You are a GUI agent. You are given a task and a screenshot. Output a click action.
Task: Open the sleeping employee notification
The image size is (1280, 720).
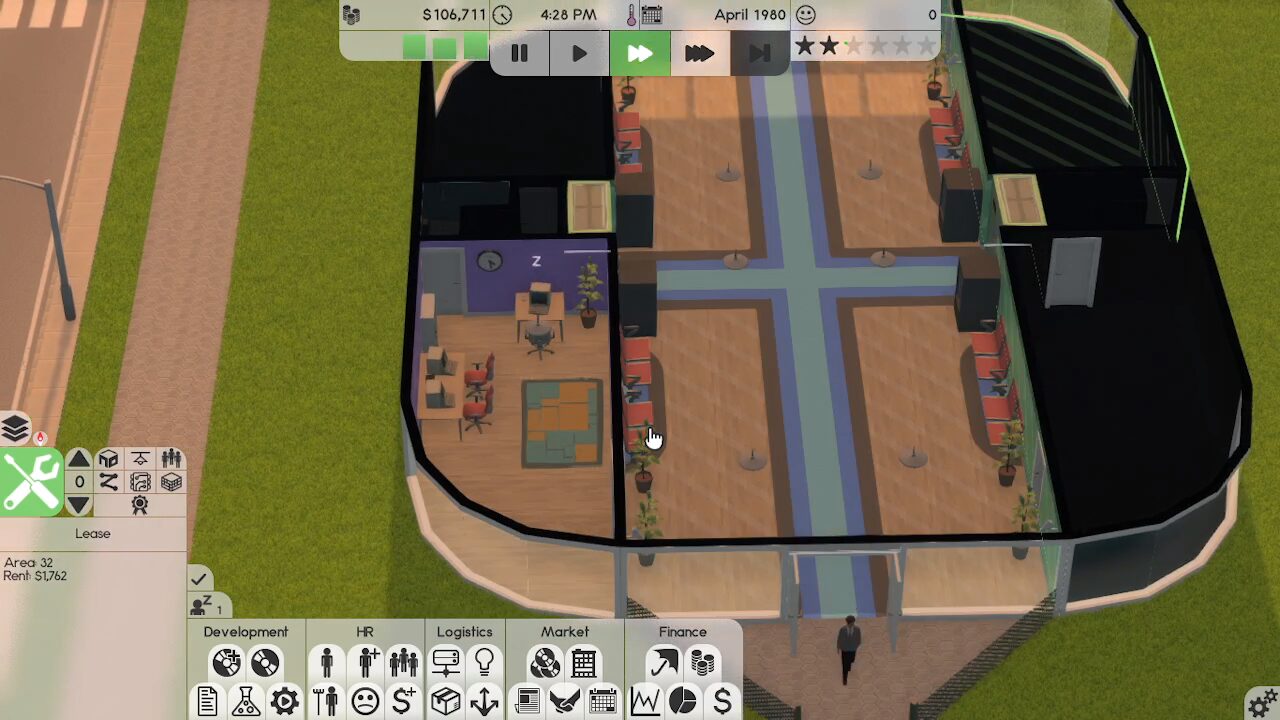208,606
